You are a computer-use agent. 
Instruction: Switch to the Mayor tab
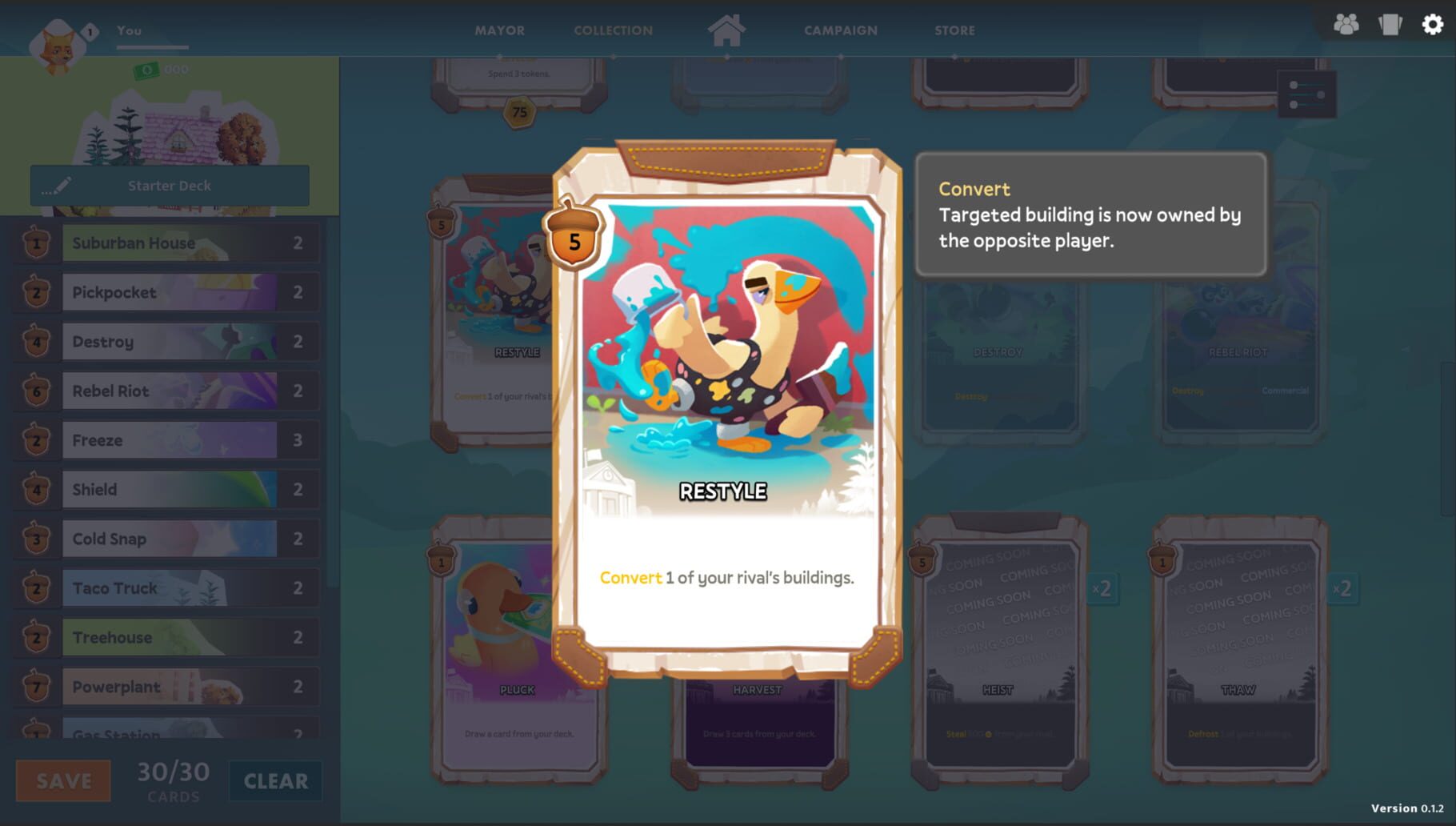pos(499,30)
